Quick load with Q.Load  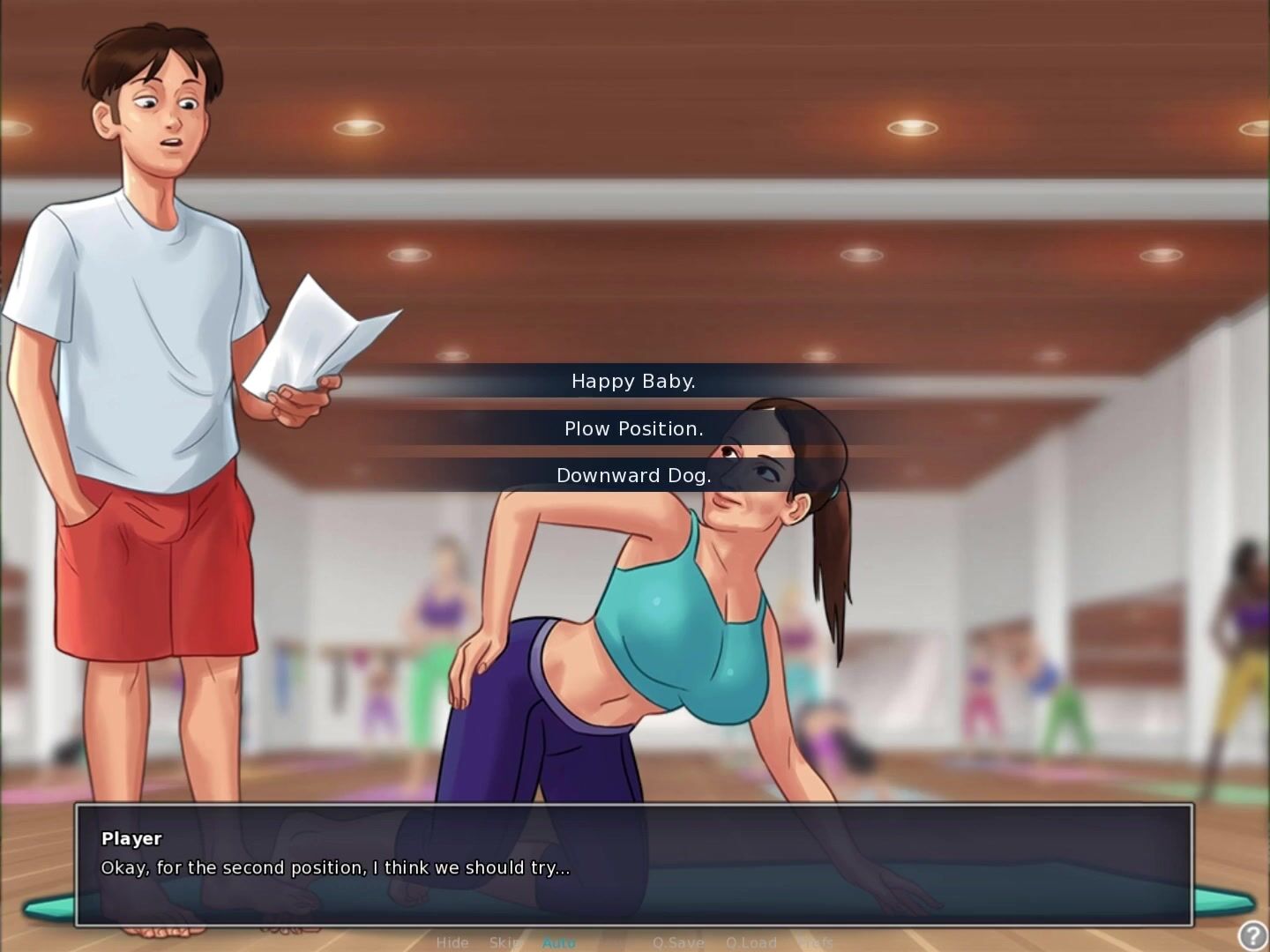tap(751, 942)
